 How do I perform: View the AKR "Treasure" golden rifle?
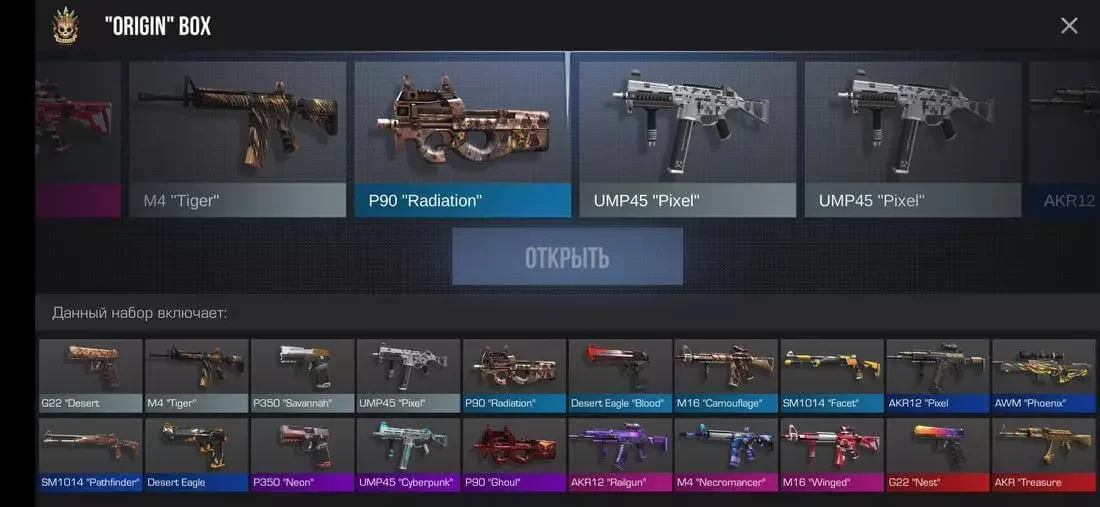click(1043, 454)
